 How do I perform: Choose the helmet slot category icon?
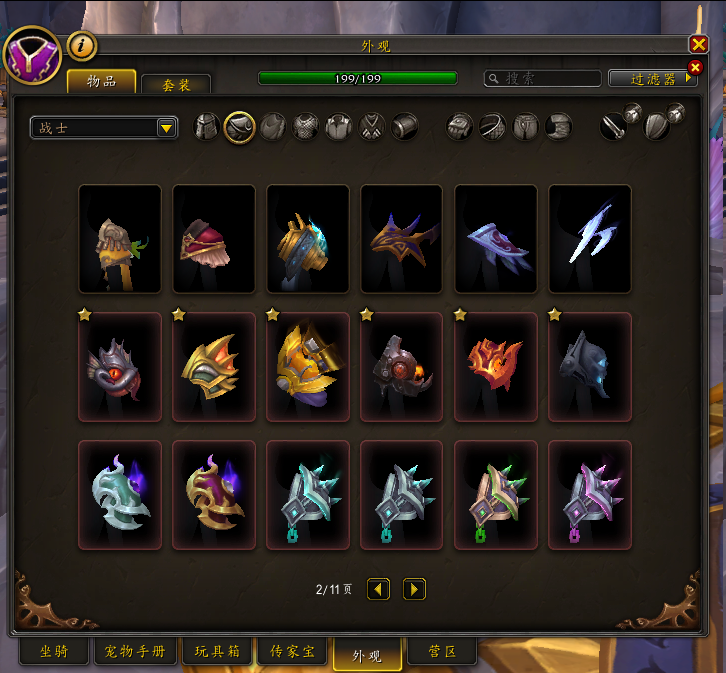point(206,127)
